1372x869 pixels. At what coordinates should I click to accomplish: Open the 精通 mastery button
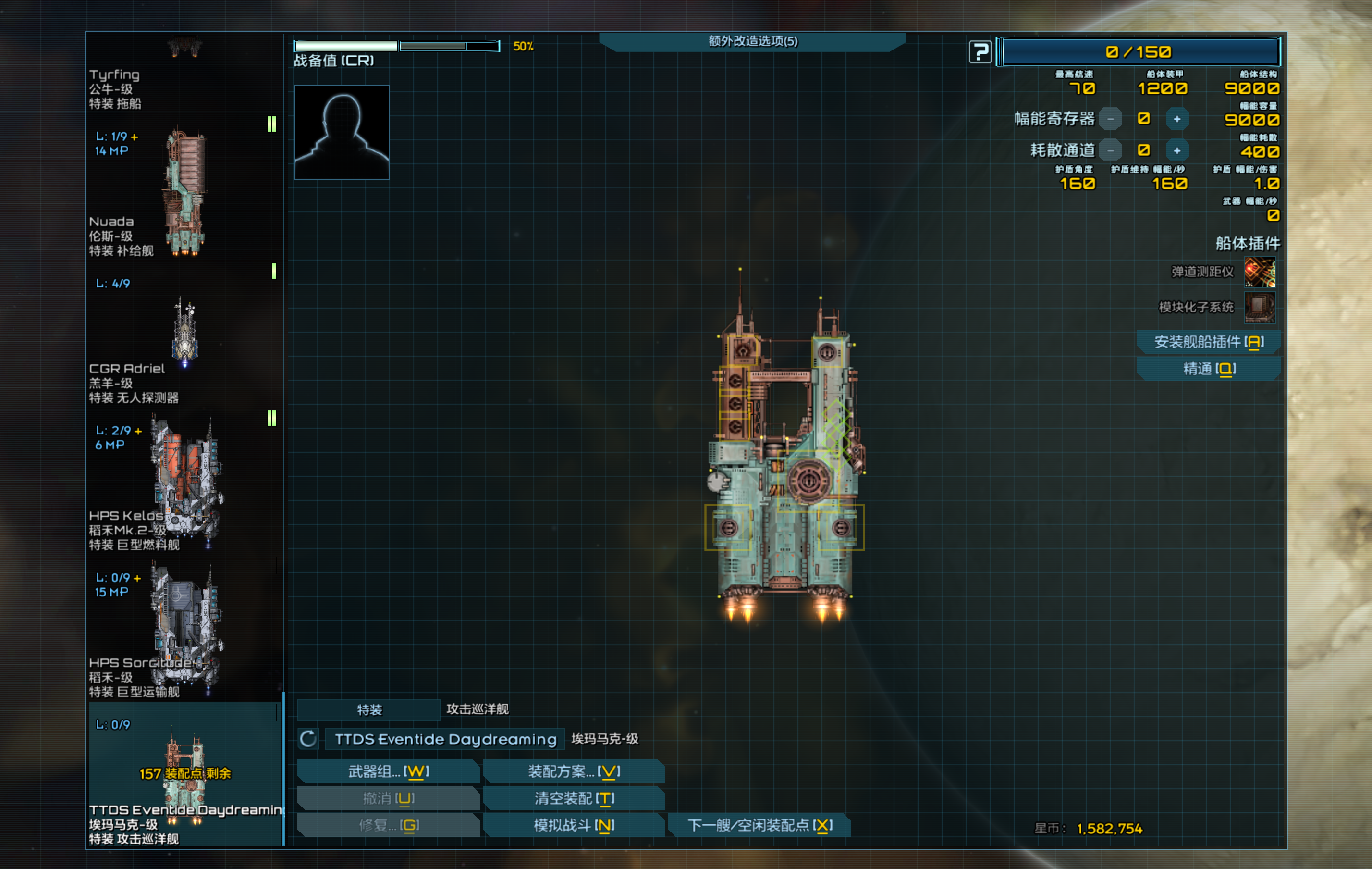click(1209, 369)
